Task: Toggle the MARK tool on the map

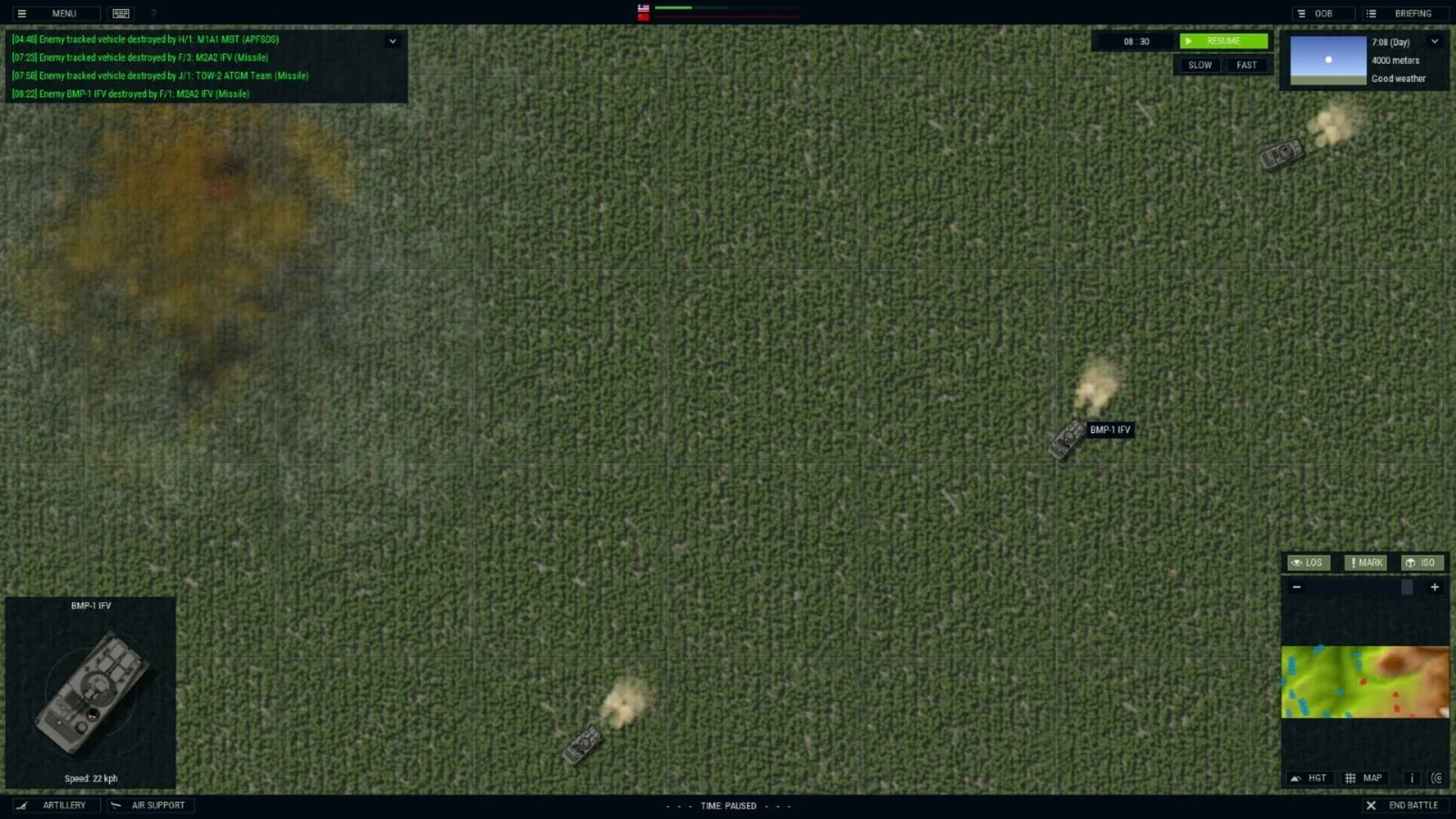Action: (1364, 563)
